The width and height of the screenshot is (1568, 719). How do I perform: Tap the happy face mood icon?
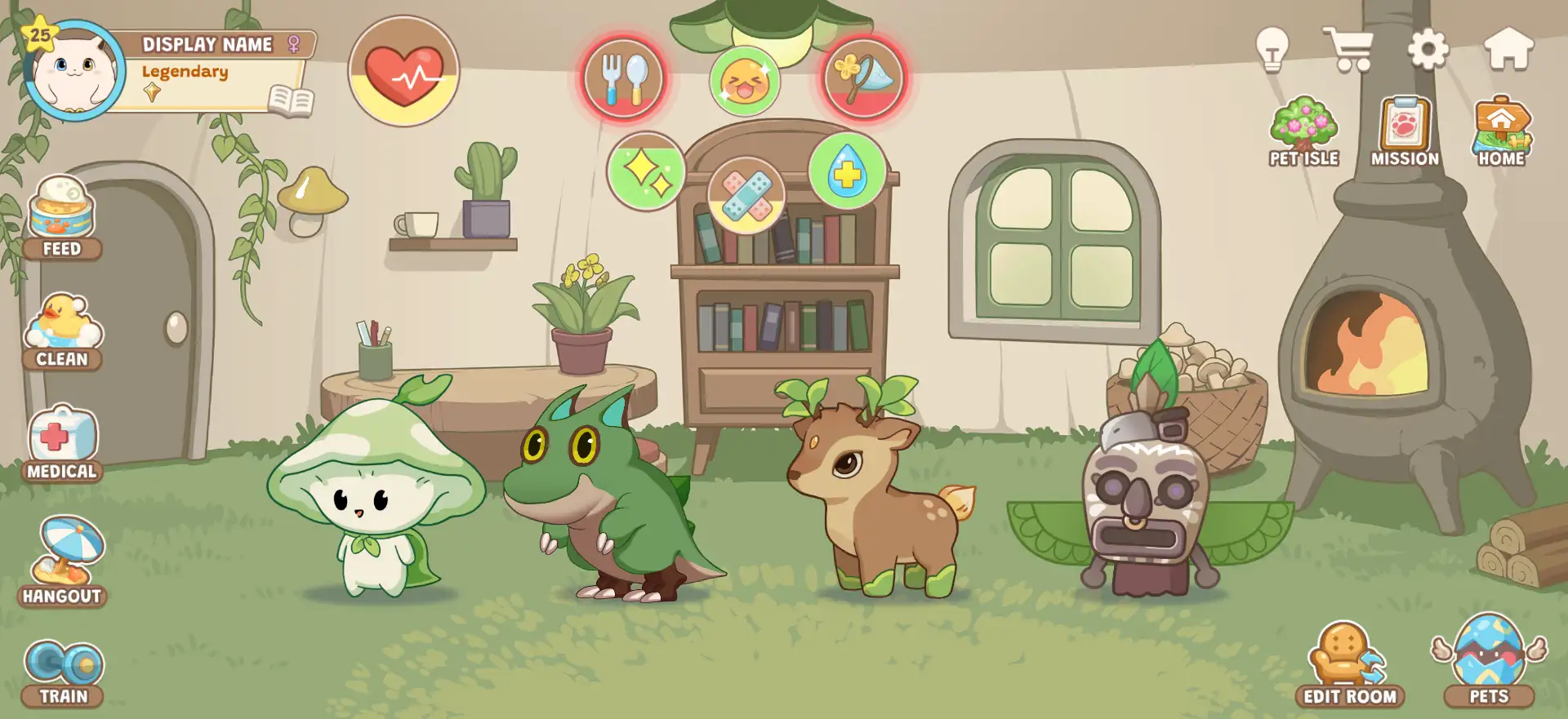point(745,81)
